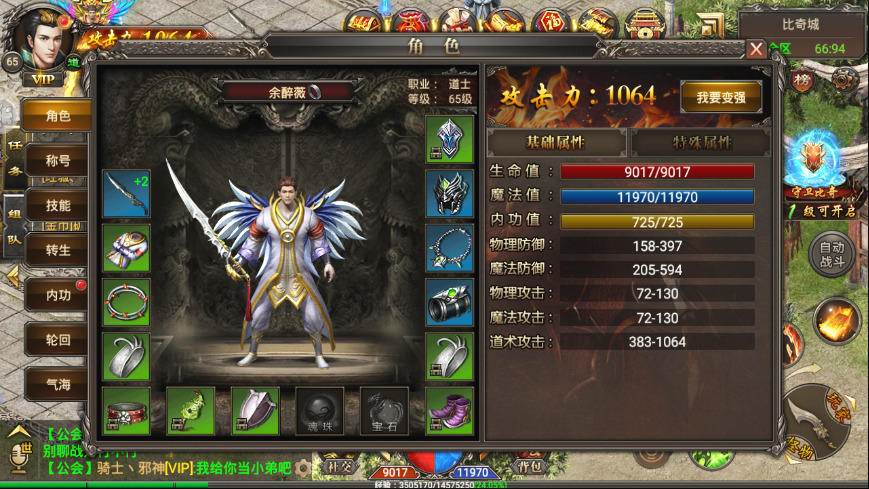Open the 技能 menu entry
The height and width of the screenshot is (489, 869).
[x=58, y=205]
